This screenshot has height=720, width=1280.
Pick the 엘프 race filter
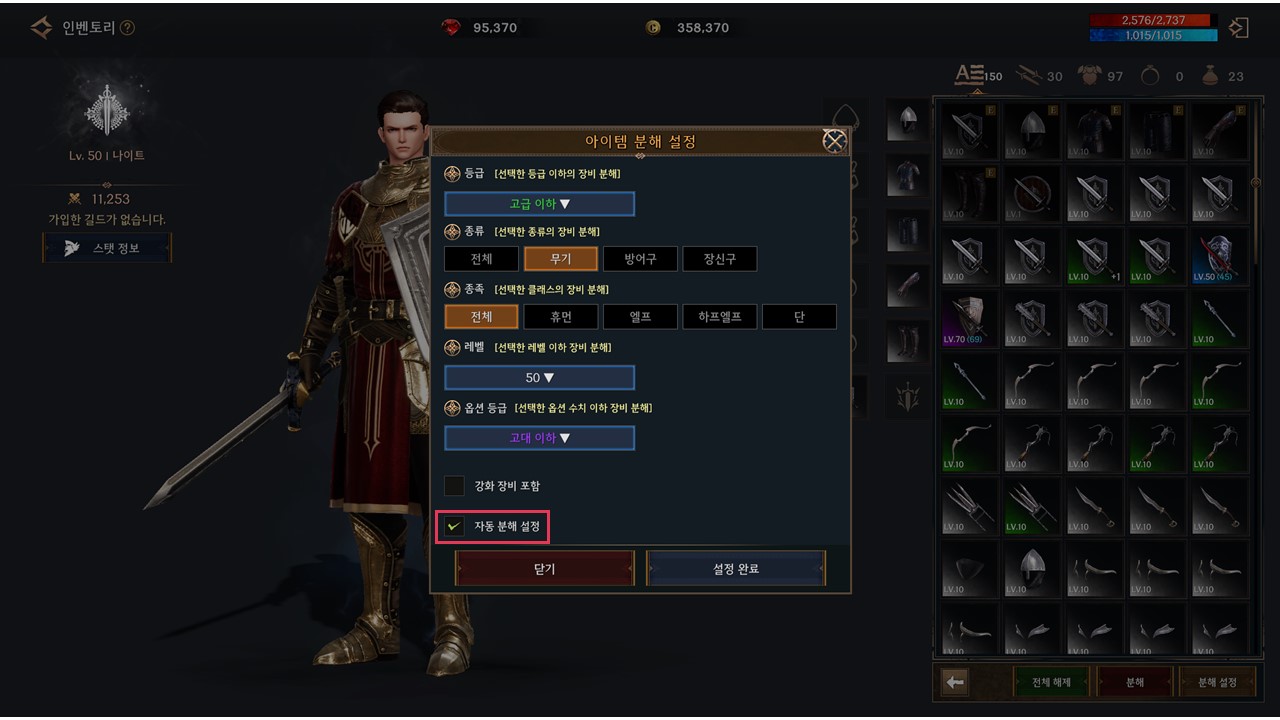tap(640, 317)
